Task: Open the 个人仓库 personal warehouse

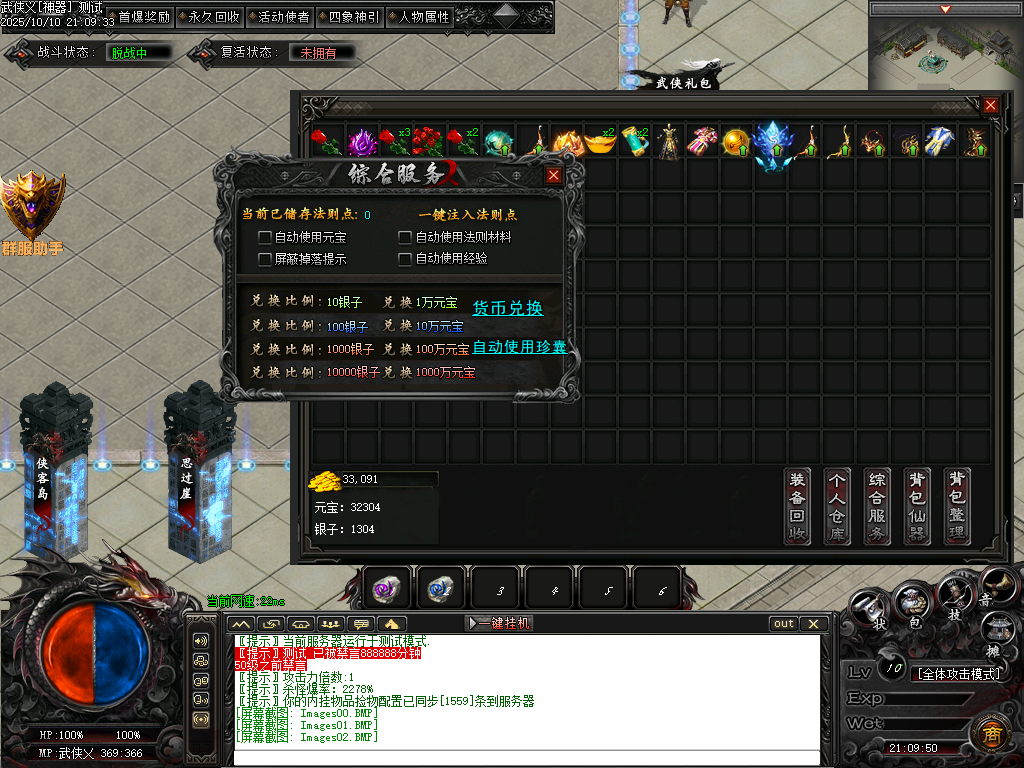Action: coord(837,506)
